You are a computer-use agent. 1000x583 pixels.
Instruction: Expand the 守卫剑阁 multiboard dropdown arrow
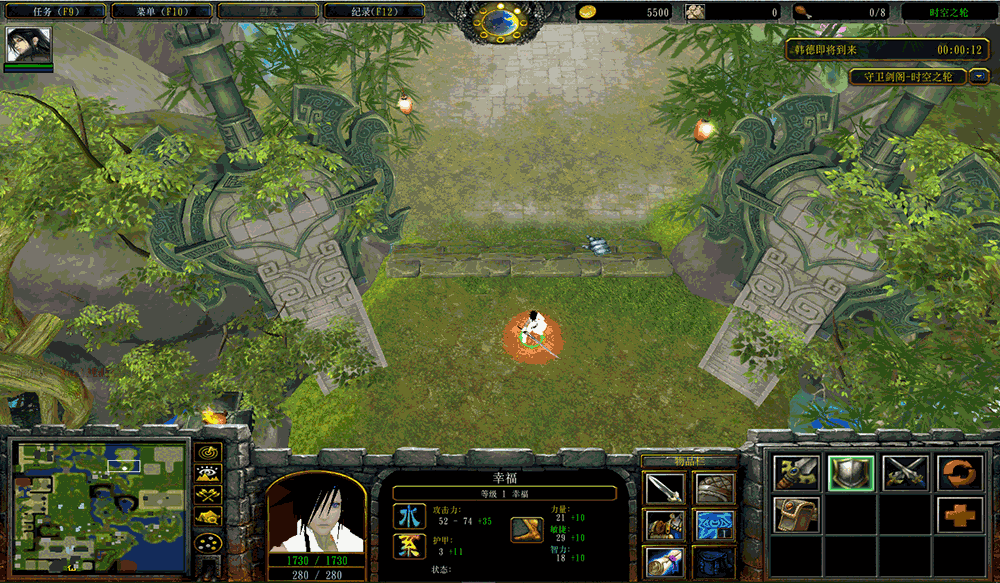(x=978, y=76)
